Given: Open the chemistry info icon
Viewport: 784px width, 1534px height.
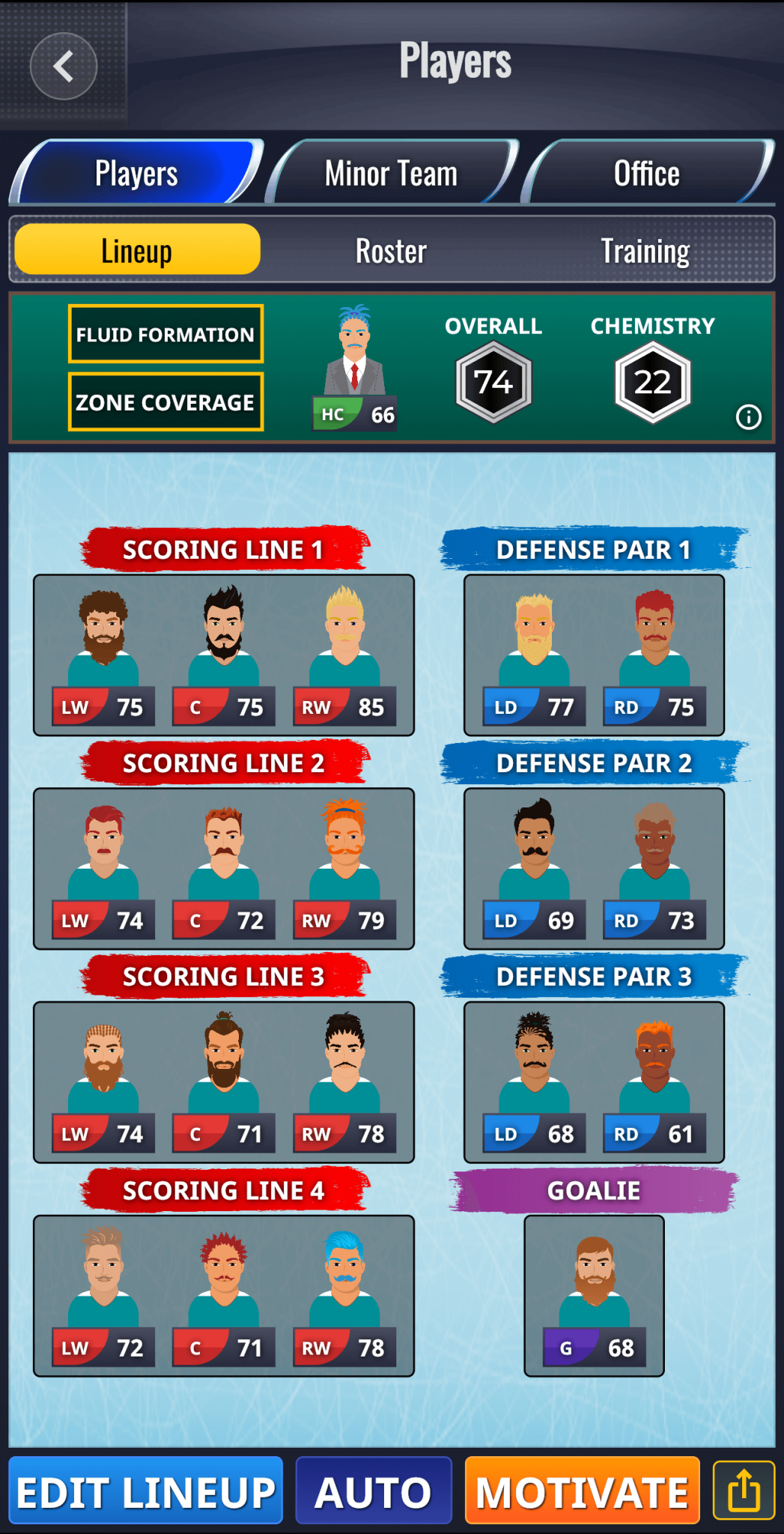Looking at the screenshot, I should (748, 416).
